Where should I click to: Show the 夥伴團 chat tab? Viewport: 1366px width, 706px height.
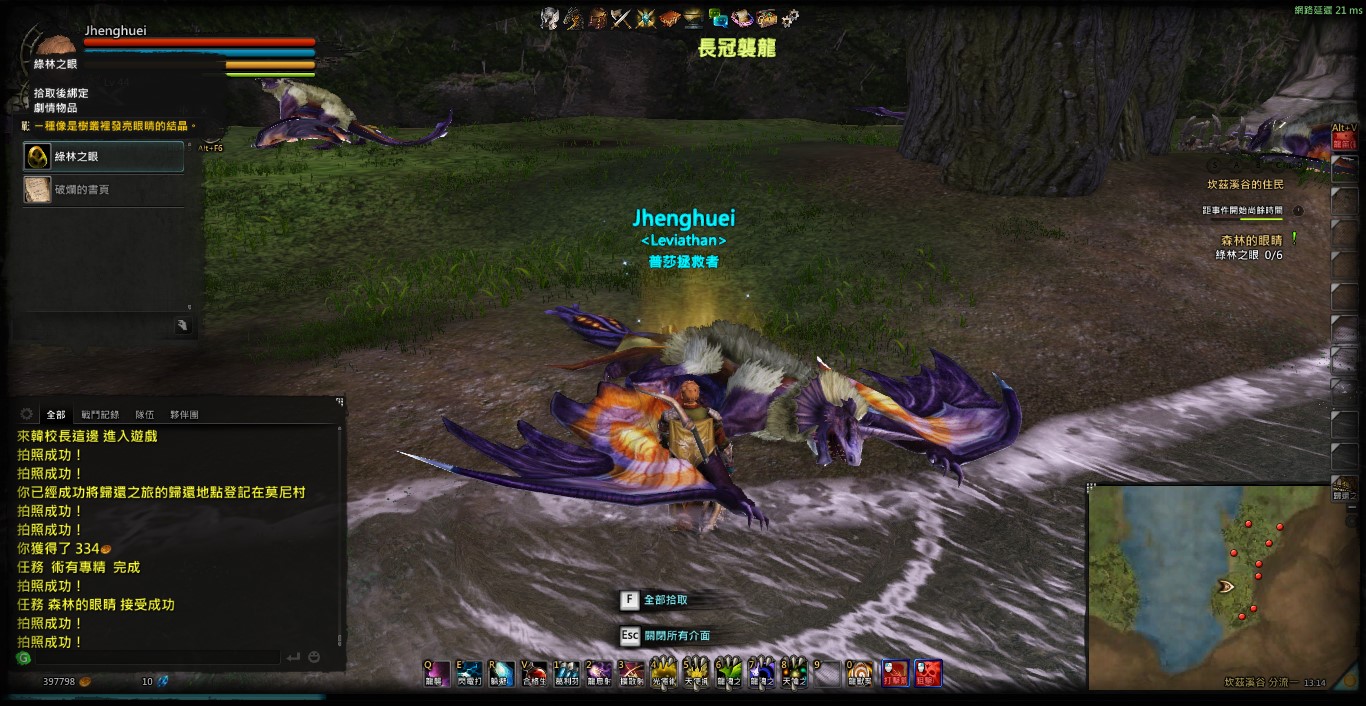184,414
